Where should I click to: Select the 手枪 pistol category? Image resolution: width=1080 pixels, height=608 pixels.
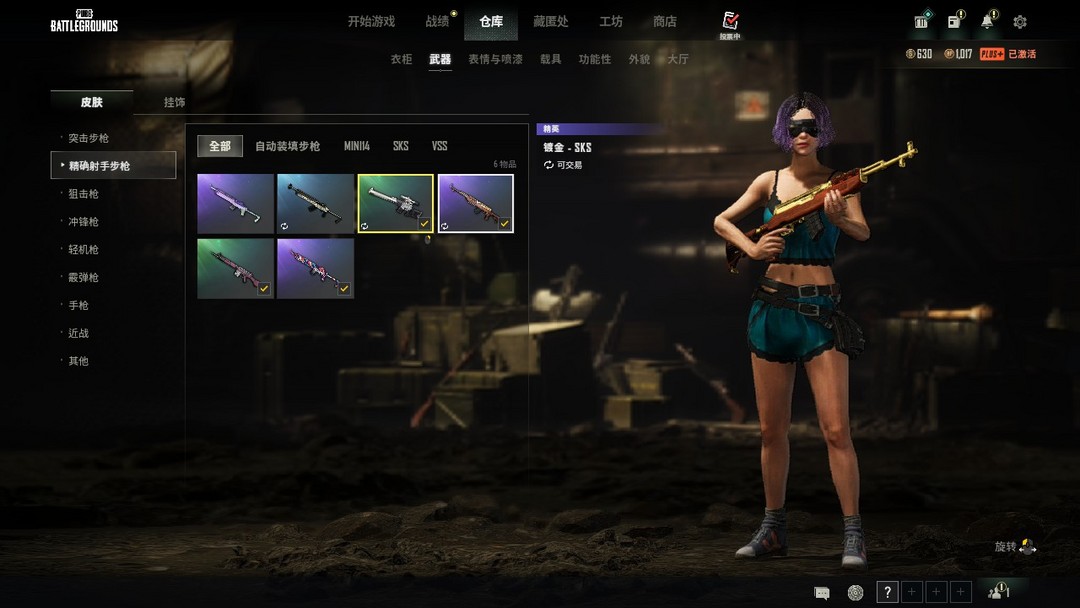click(78, 305)
